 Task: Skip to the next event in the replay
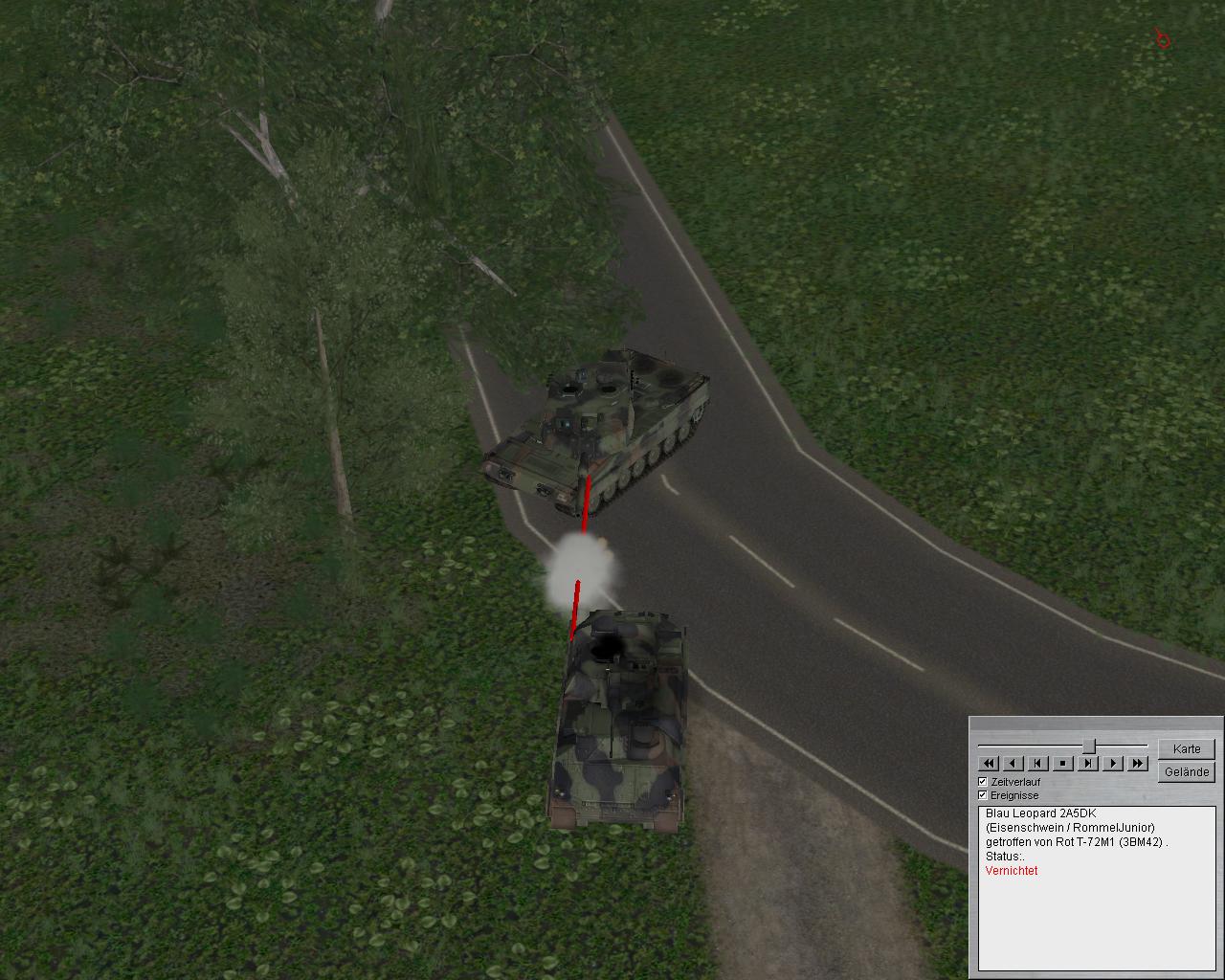1088,763
